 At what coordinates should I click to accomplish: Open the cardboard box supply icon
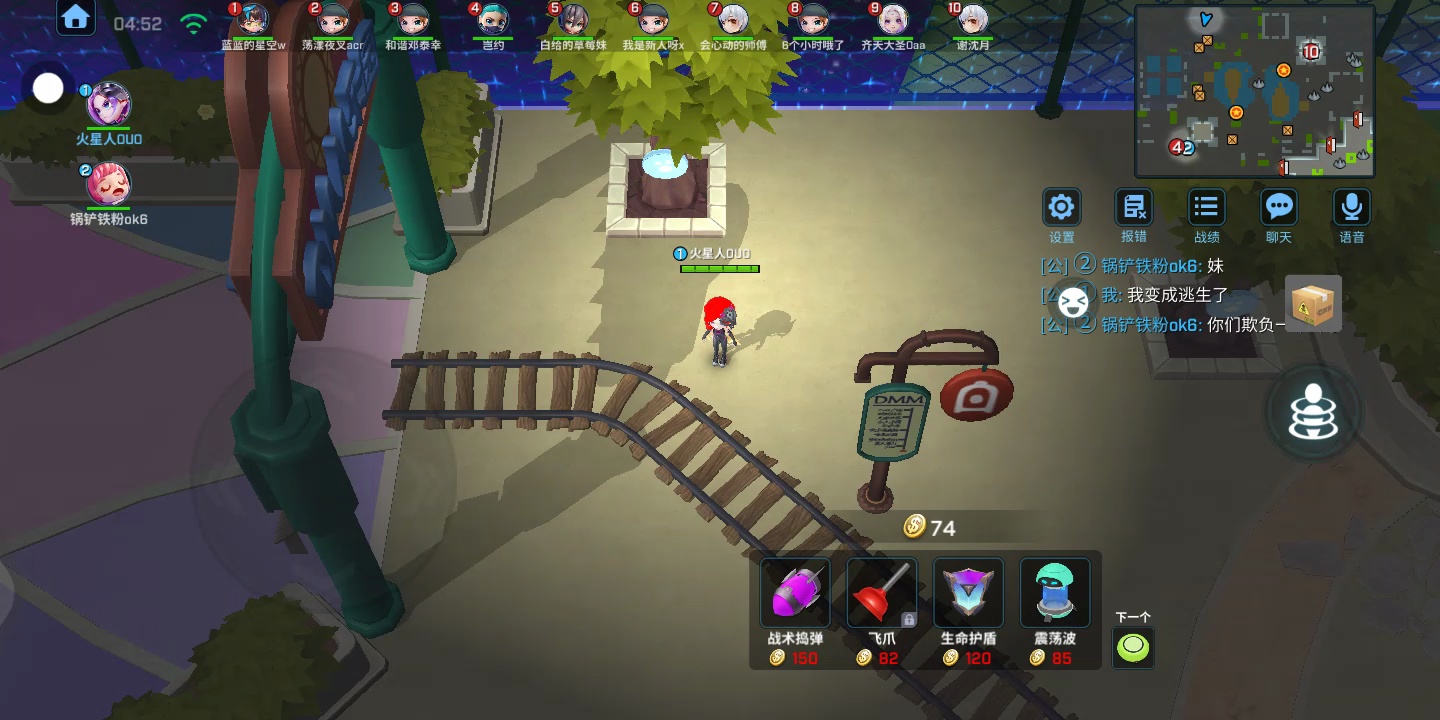(1313, 303)
